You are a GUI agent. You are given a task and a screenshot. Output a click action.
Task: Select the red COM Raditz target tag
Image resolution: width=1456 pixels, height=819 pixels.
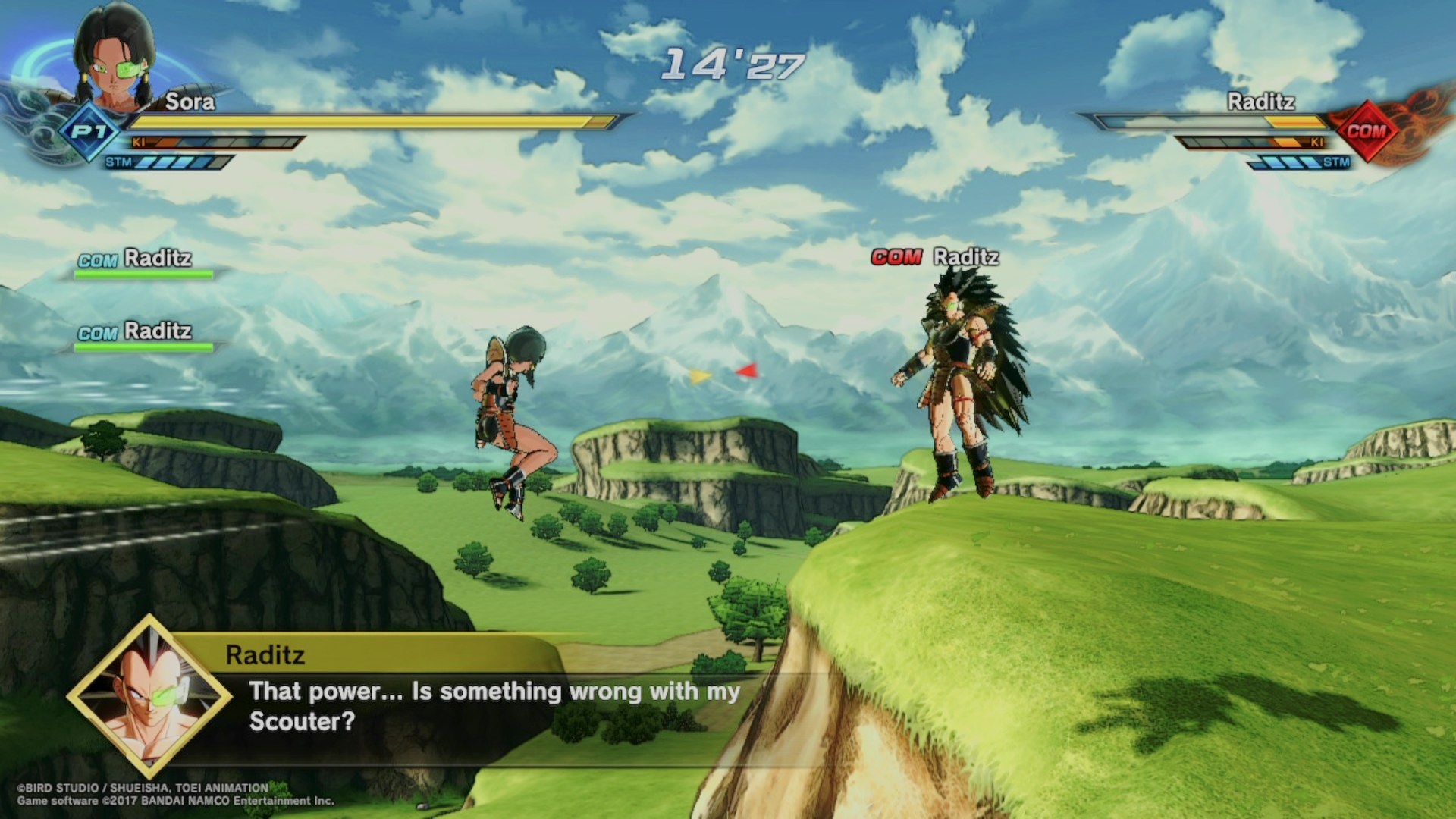(x=934, y=257)
